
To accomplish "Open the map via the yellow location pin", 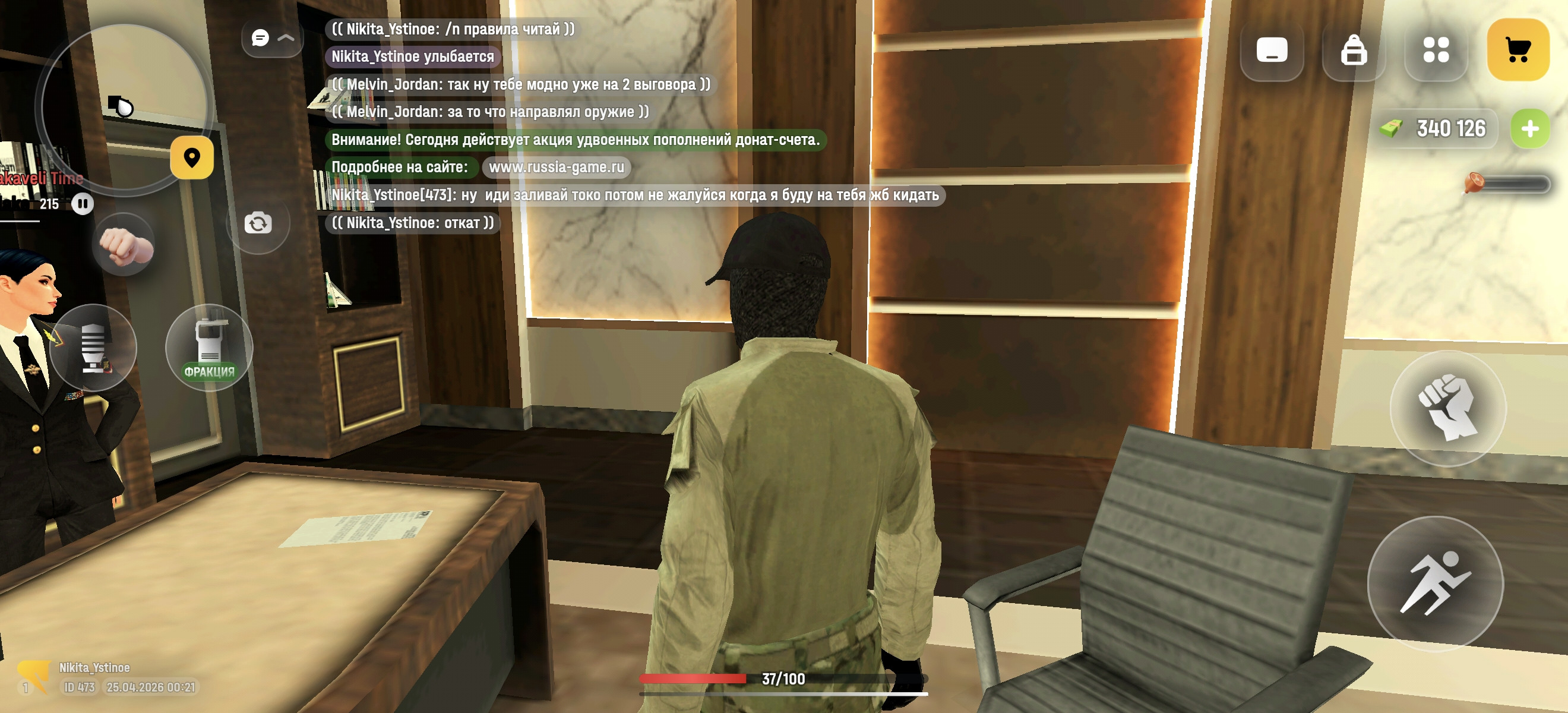I will pyautogui.click(x=192, y=158).
